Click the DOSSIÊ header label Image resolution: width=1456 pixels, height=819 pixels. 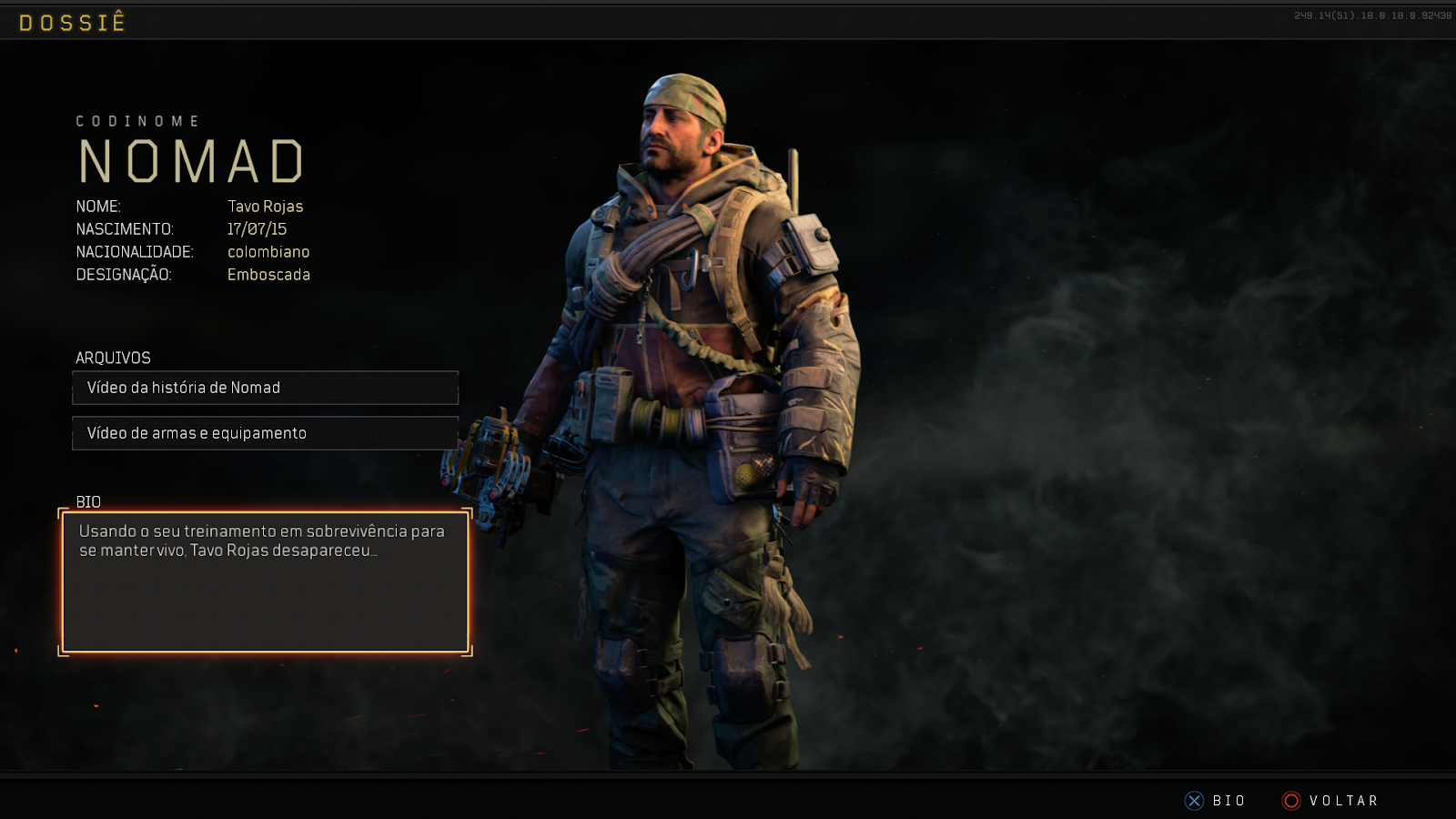click(x=73, y=22)
